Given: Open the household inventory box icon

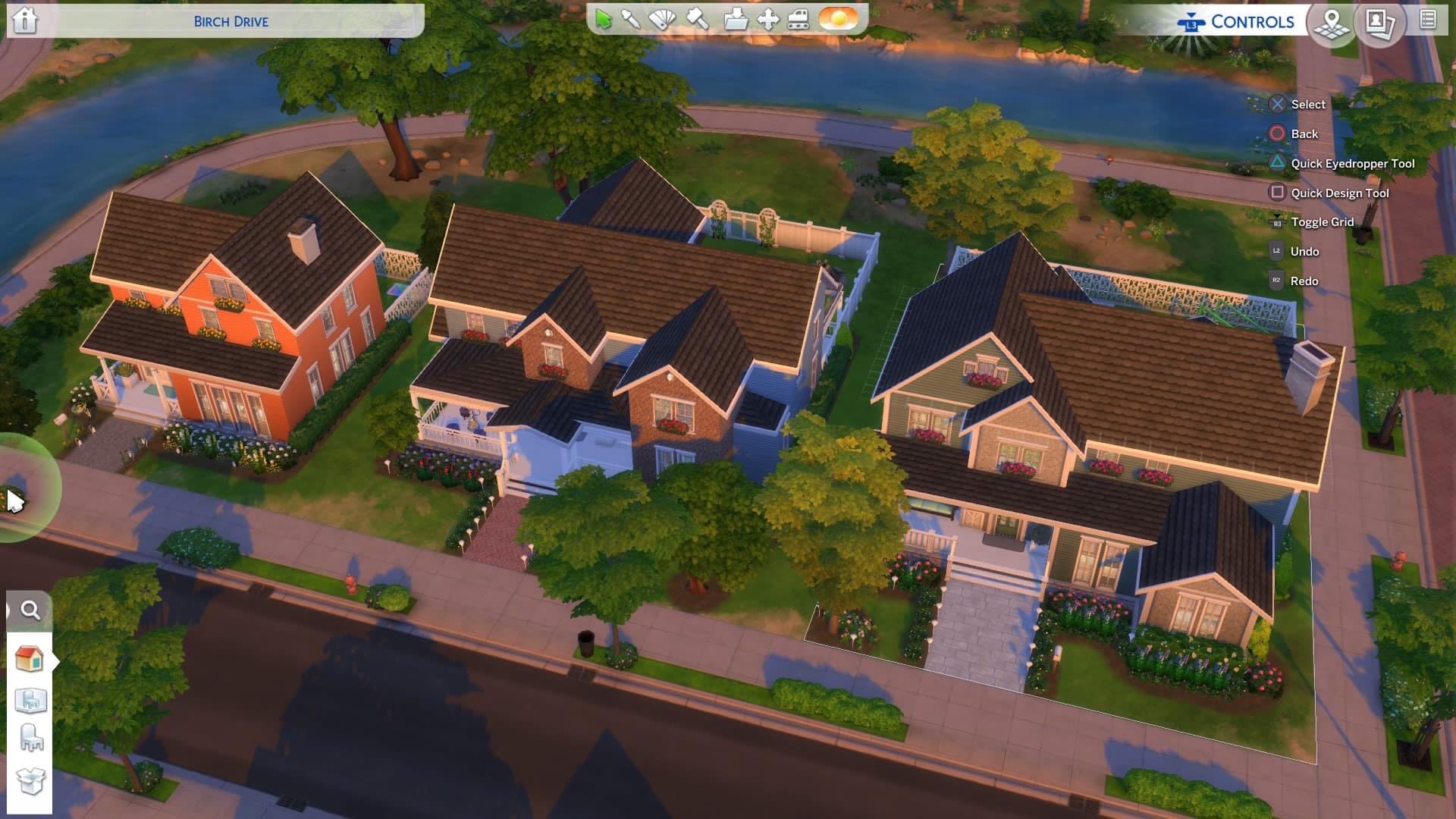Looking at the screenshot, I should coord(30,781).
